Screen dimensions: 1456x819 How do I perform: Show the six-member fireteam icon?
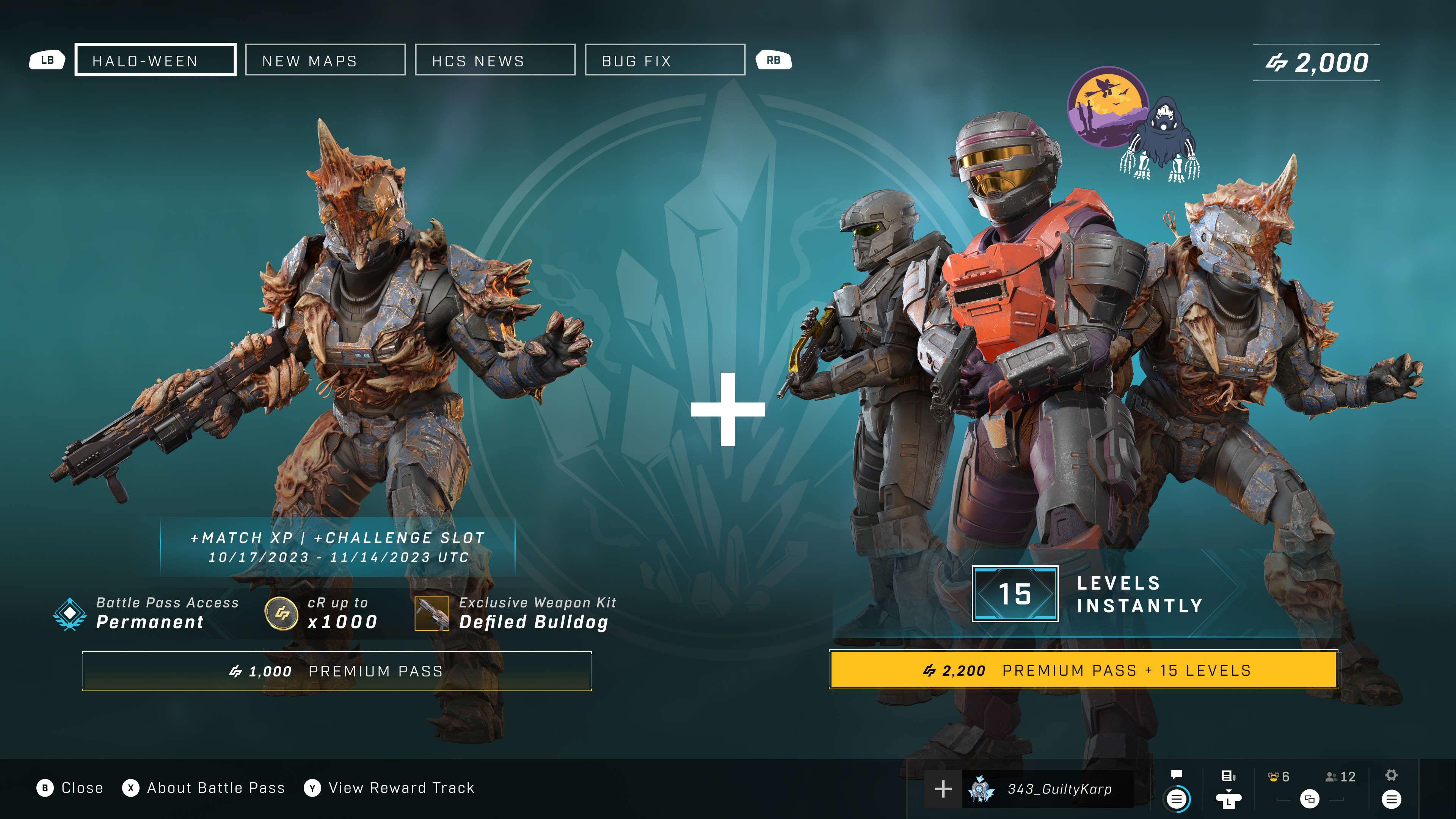[x=1279, y=777]
